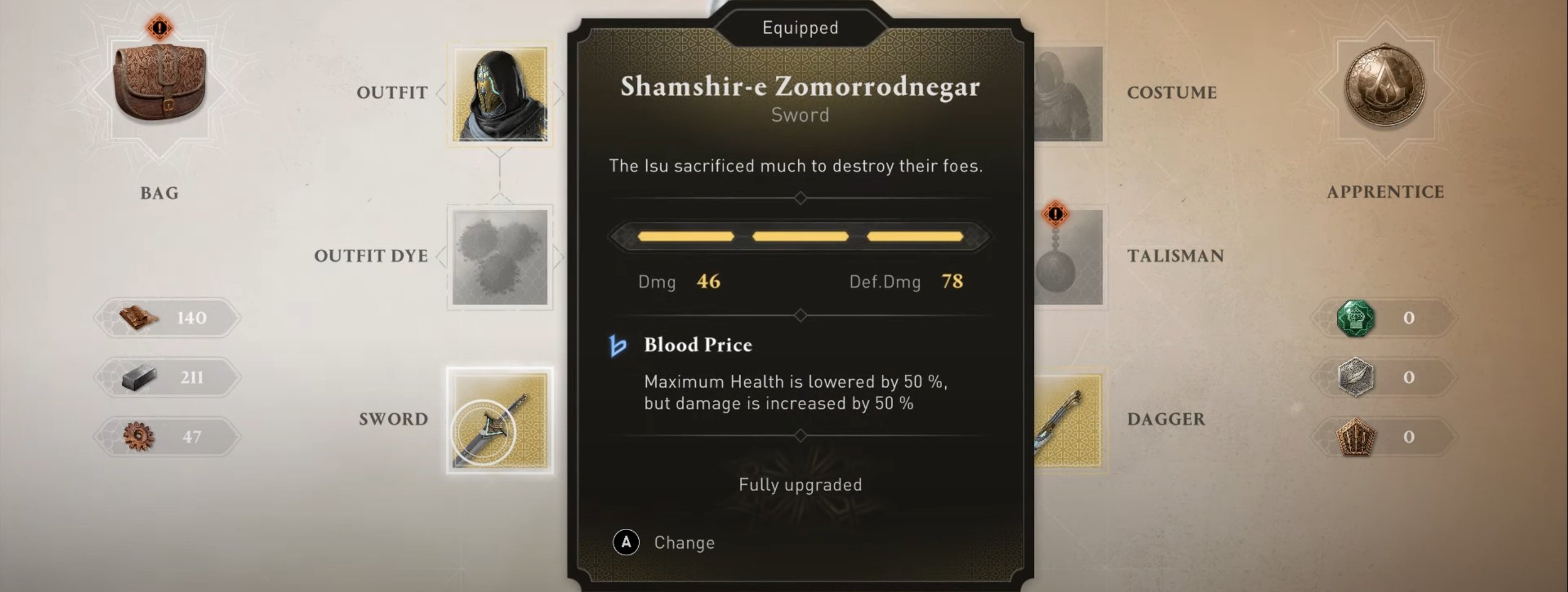The height and width of the screenshot is (592, 1568).
Task: Select the bronze token counter
Action: [x=1384, y=437]
